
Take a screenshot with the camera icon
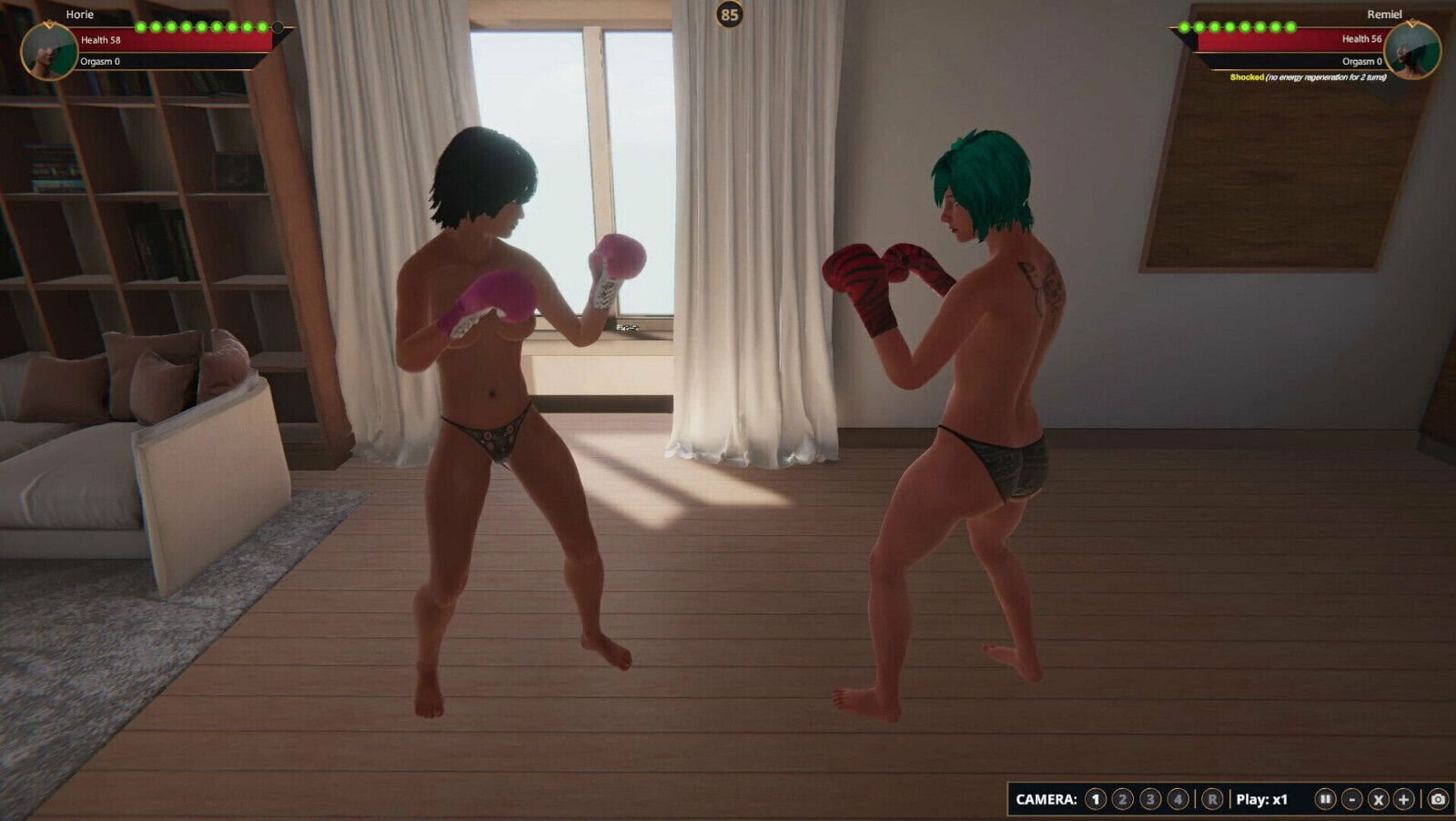pos(1439,799)
